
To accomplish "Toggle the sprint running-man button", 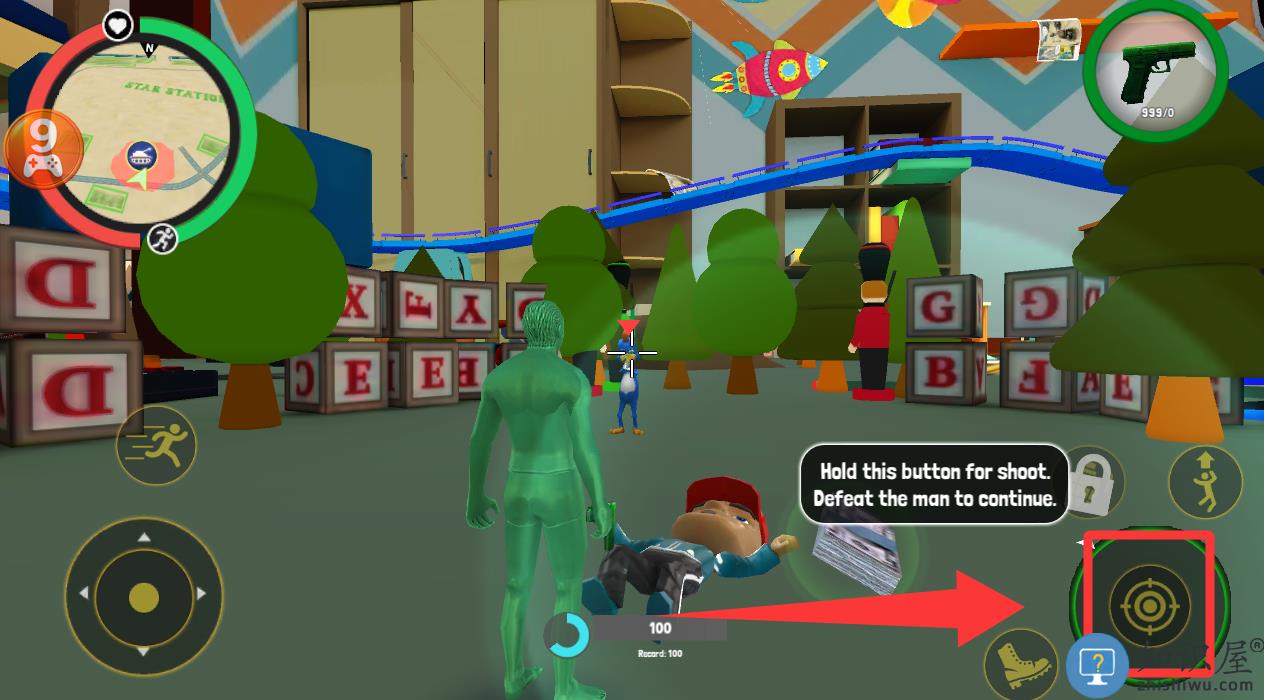I will pyautogui.click(x=155, y=446).
